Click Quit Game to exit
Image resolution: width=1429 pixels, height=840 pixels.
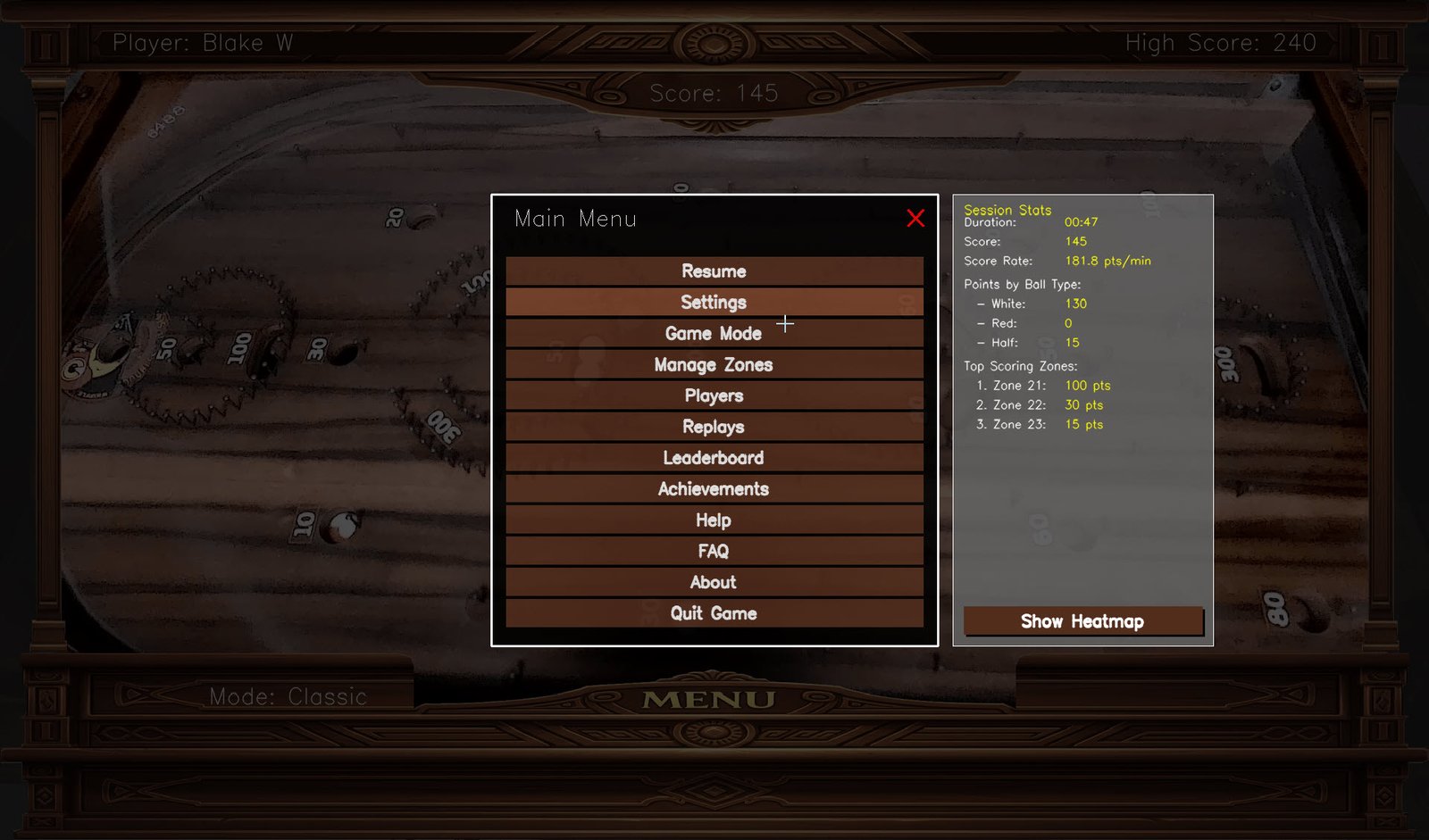(714, 613)
